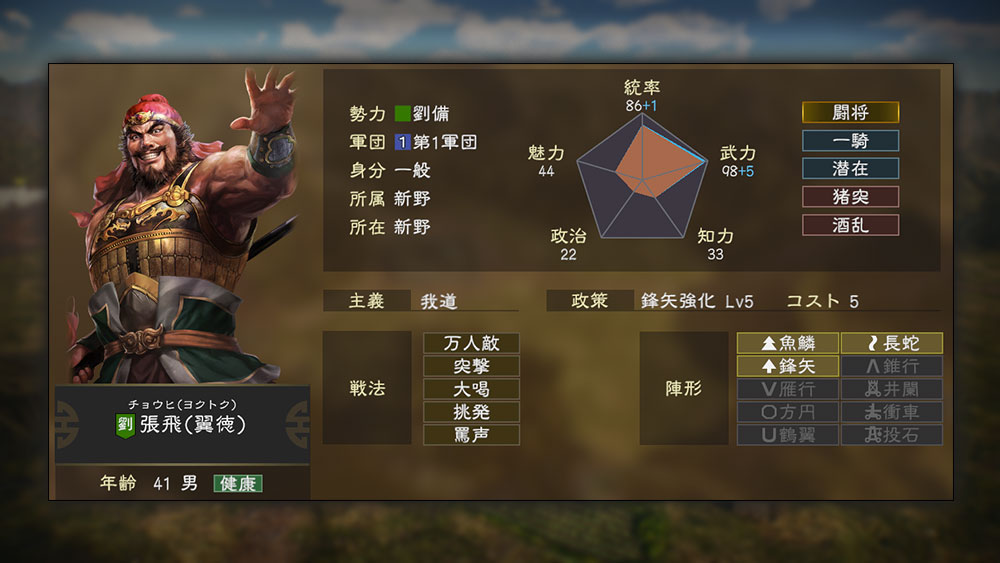Choose the 投石 siege formation
This screenshot has height=563, width=1000.
coord(892,435)
